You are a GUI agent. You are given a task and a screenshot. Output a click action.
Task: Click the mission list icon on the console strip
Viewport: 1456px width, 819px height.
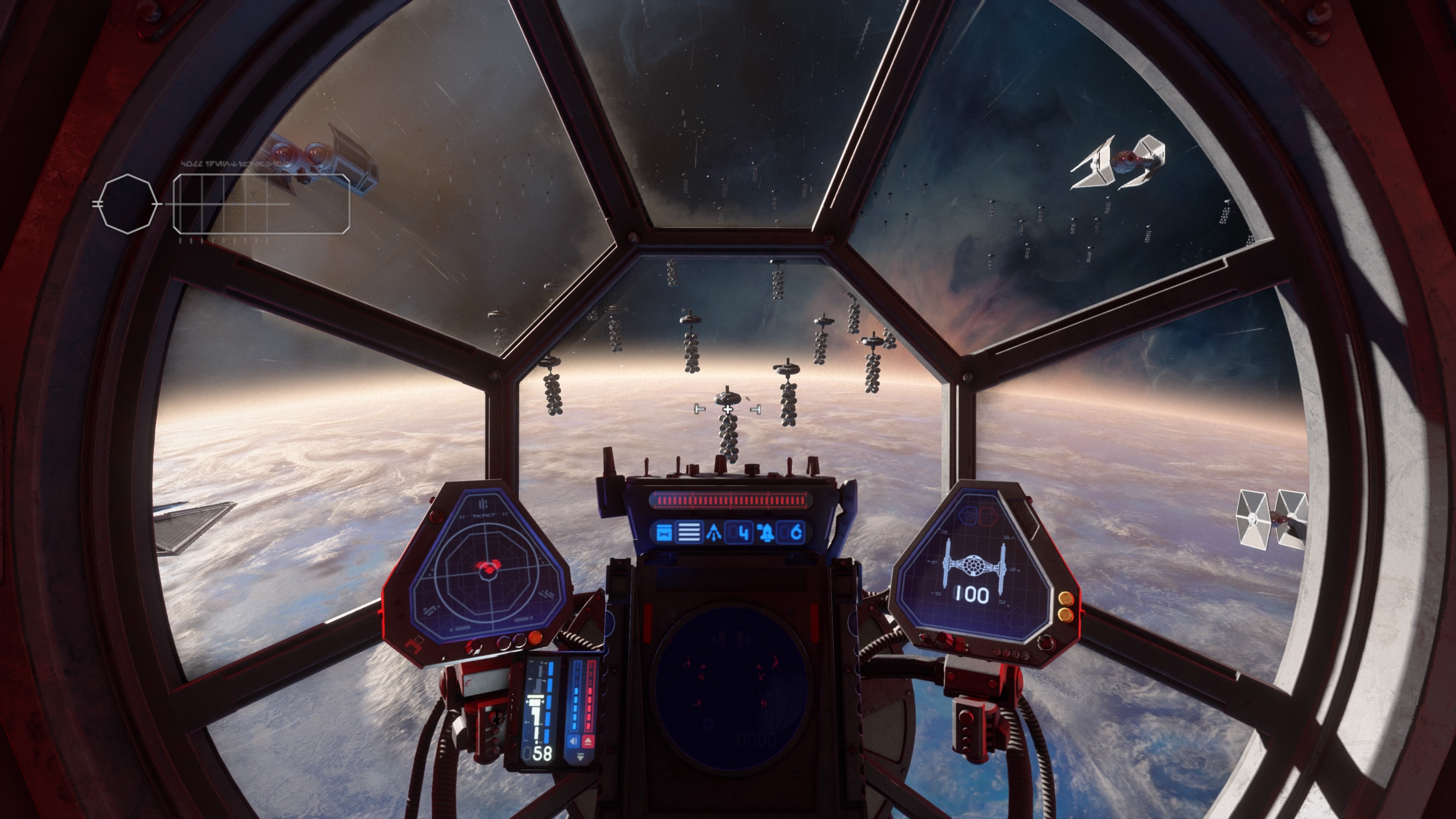(690, 533)
